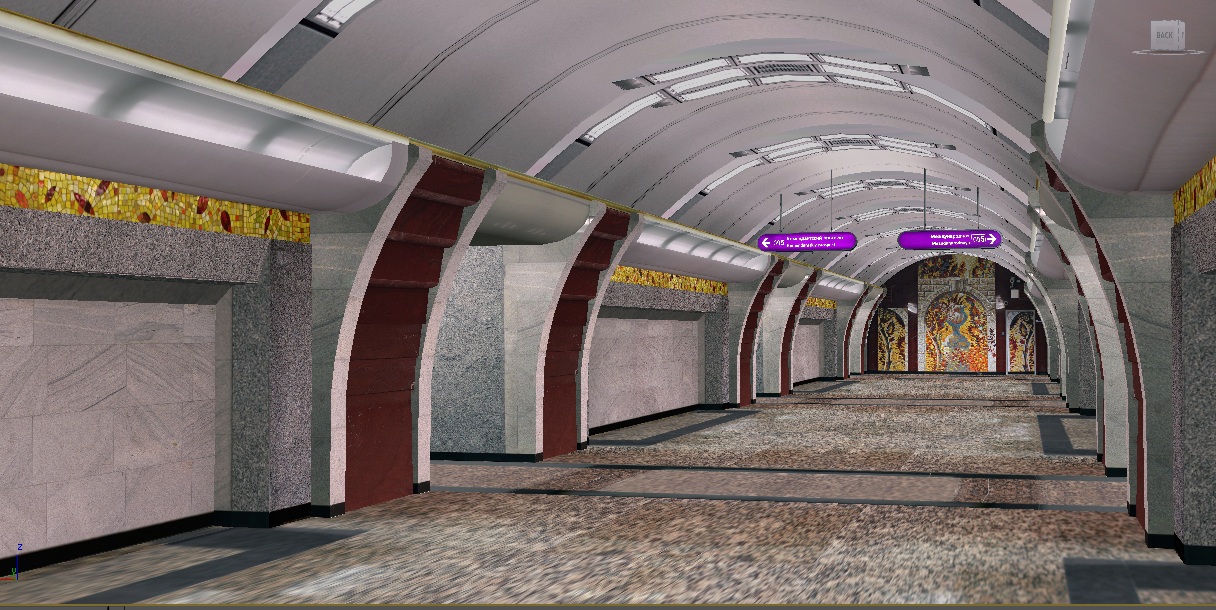This screenshot has height=610, width=1216.
Task: Click the BACK face of the view cube
Action: pyautogui.click(x=1164, y=36)
